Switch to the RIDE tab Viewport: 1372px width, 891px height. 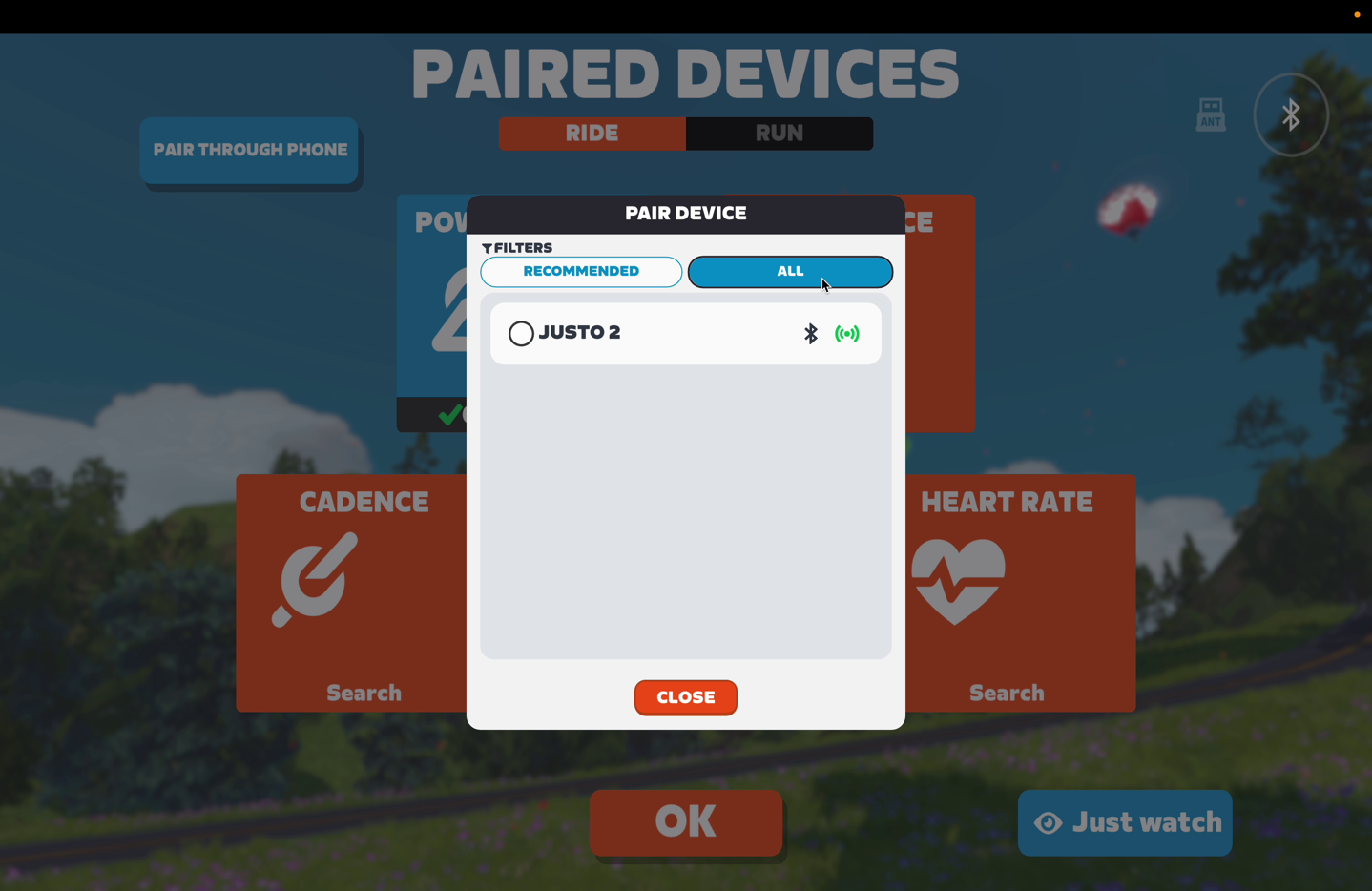(592, 133)
